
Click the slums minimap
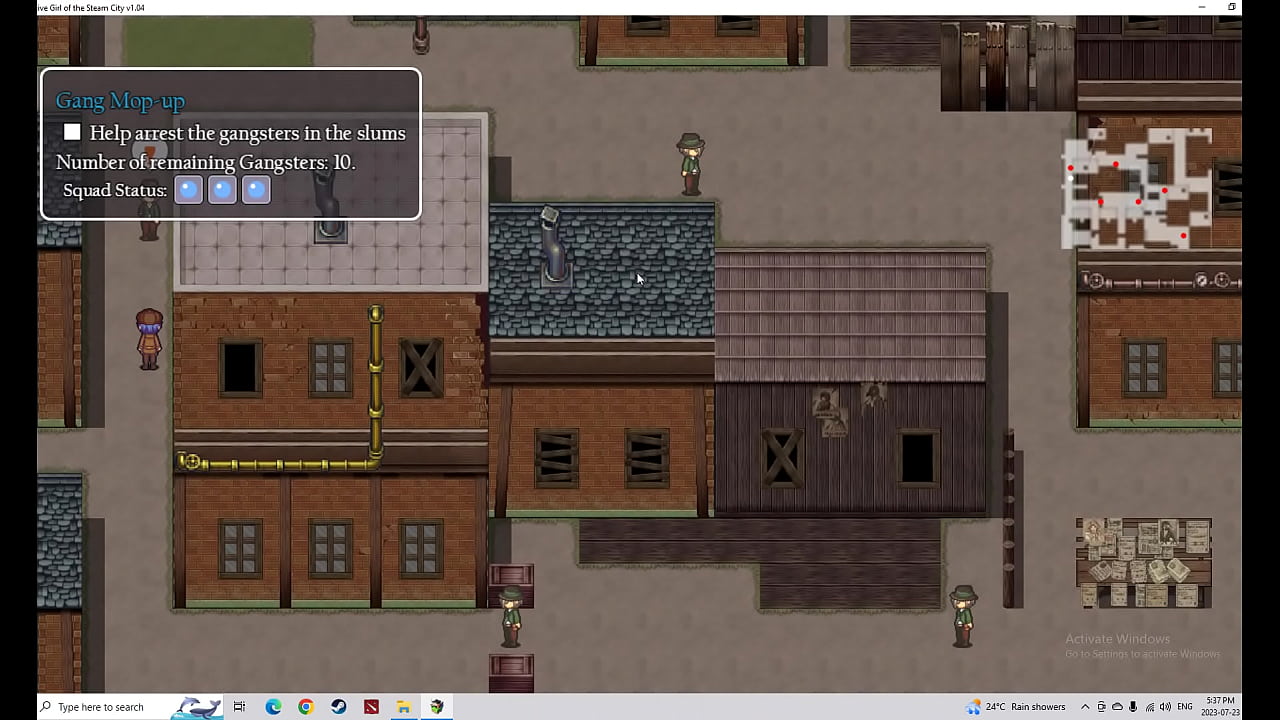tap(1137, 187)
